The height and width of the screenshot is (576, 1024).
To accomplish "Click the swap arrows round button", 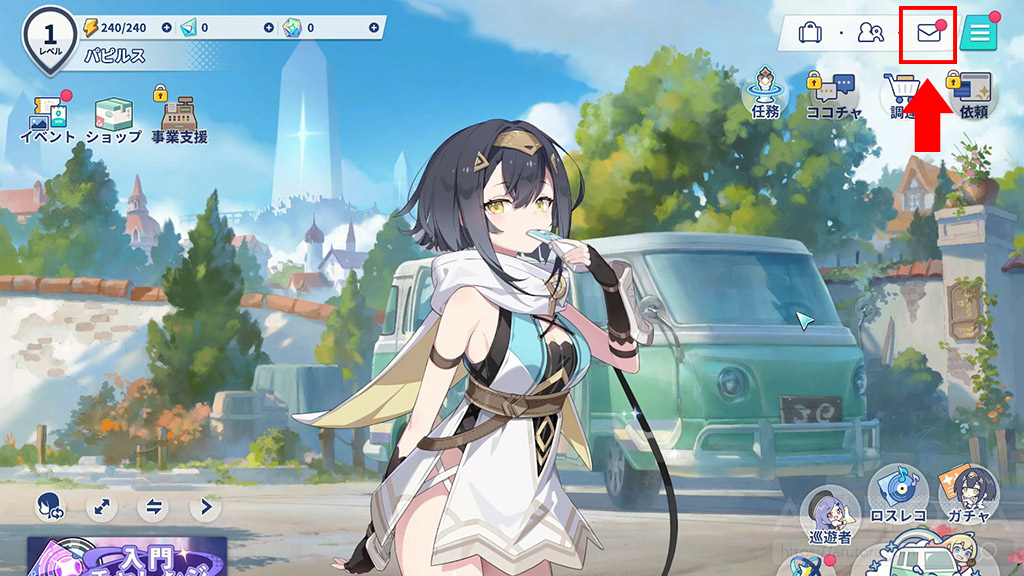I will click(x=153, y=507).
